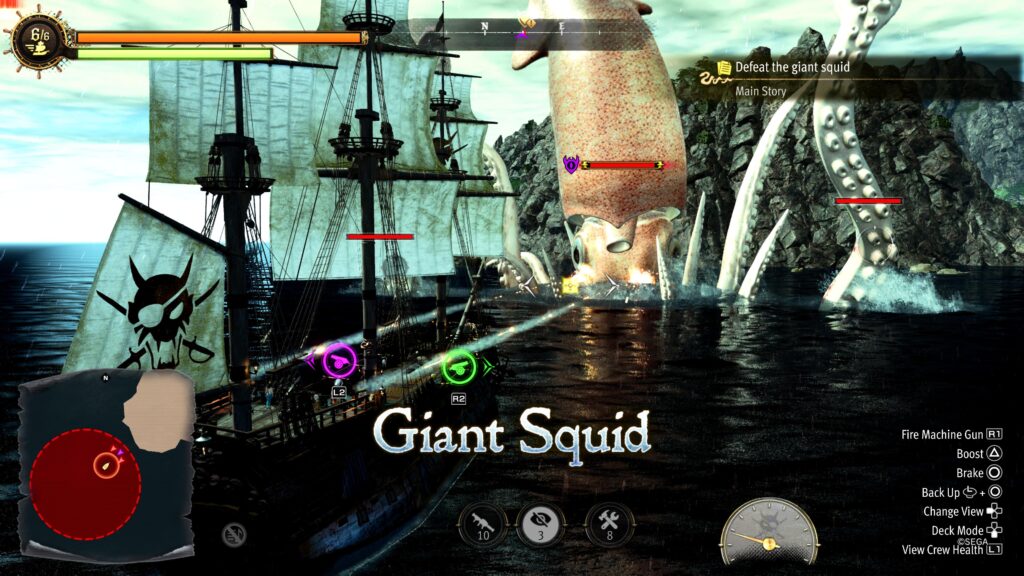Choose the rocket launcher item slot
The image size is (1024, 576).
pyautogui.click(x=483, y=524)
